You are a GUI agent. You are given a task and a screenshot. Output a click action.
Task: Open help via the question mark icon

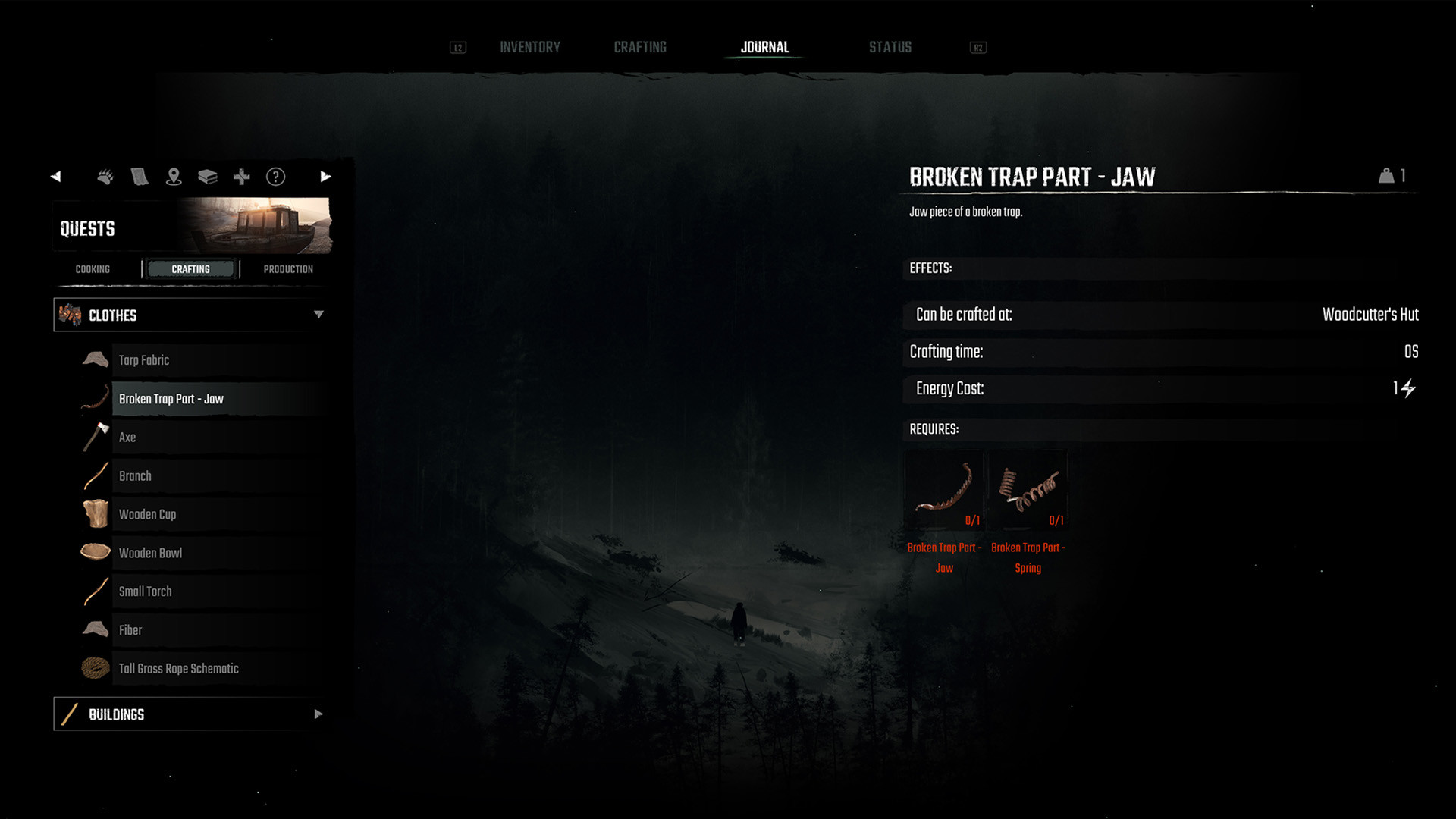(275, 177)
